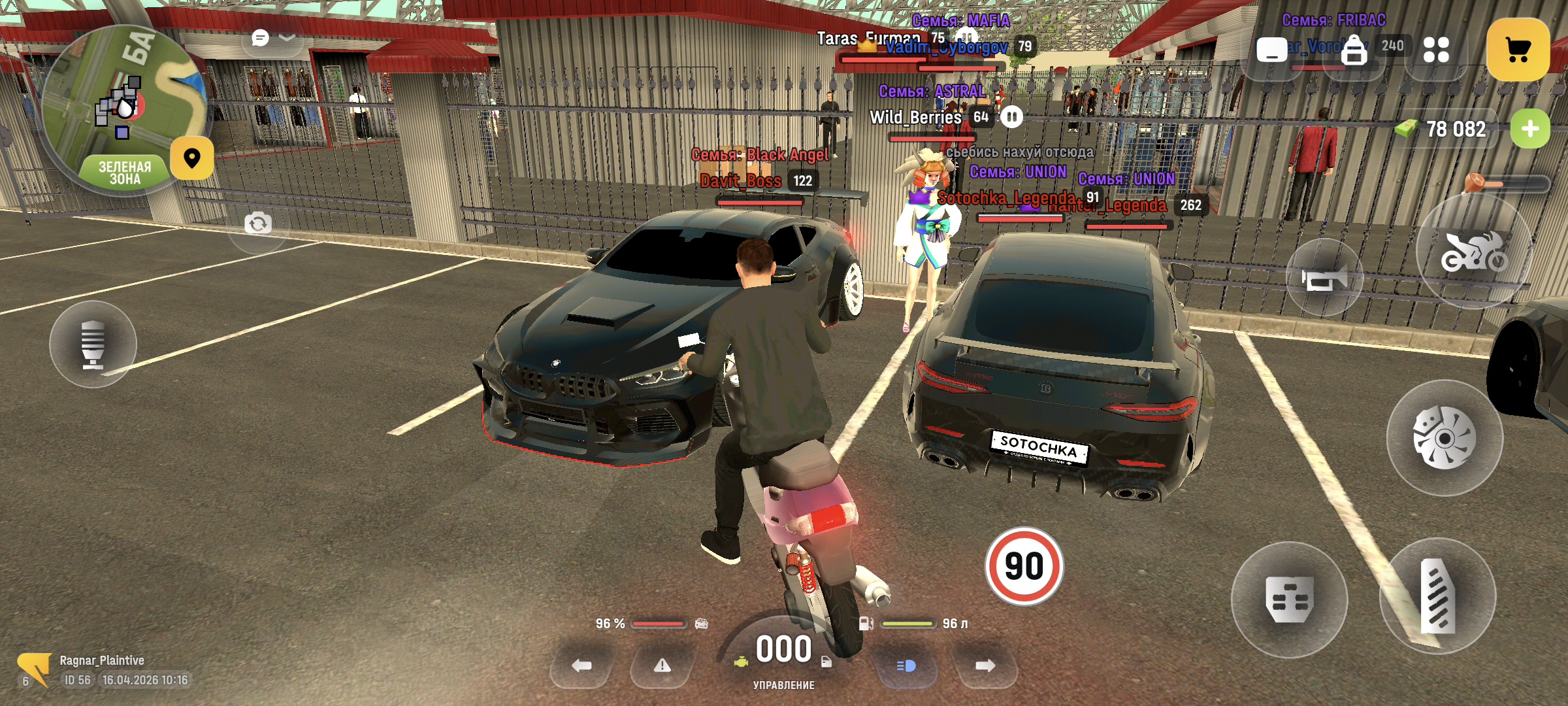The height and width of the screenshot is (706, 1568).
Task: Open the shopping cart store
Action: click(1518, 50)
